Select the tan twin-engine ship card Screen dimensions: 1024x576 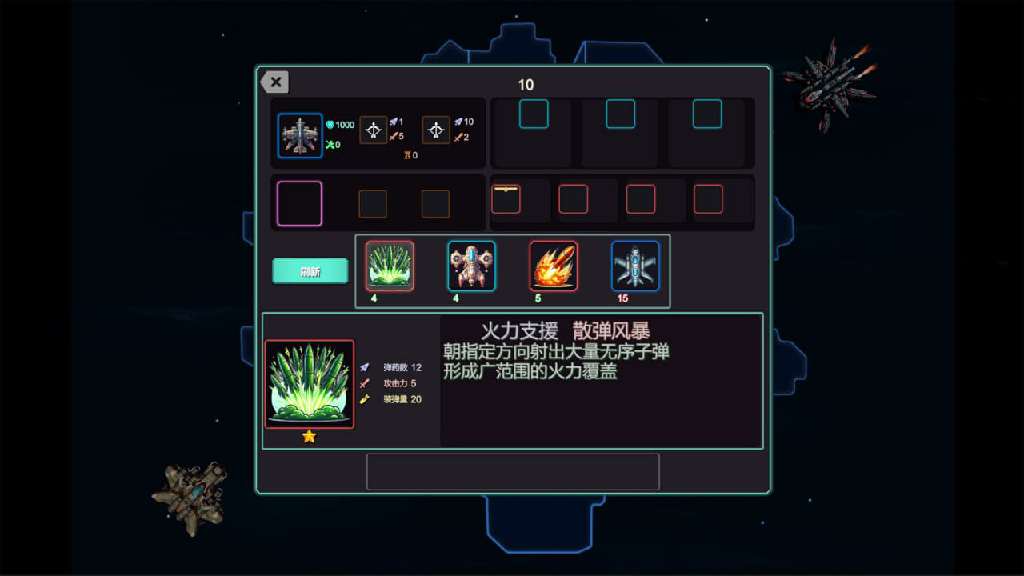click(472, 266)
